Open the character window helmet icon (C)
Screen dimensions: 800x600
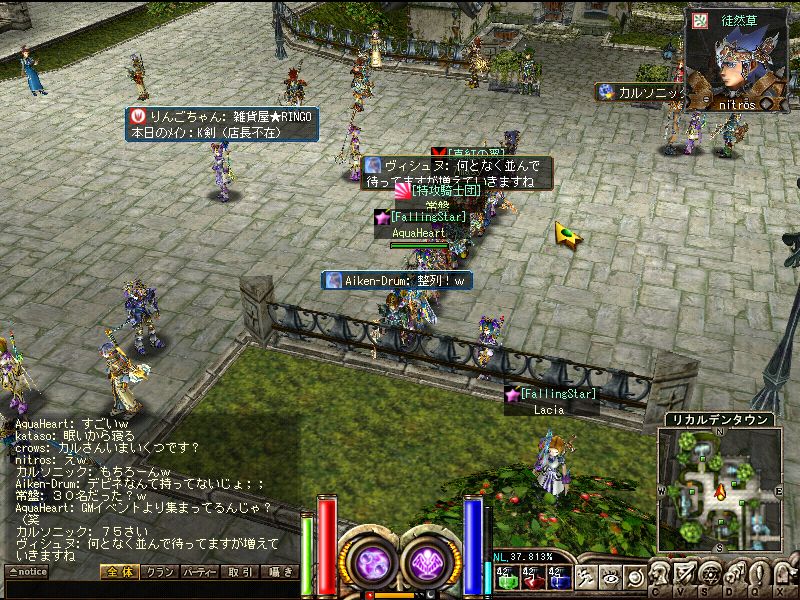(661, 574)
